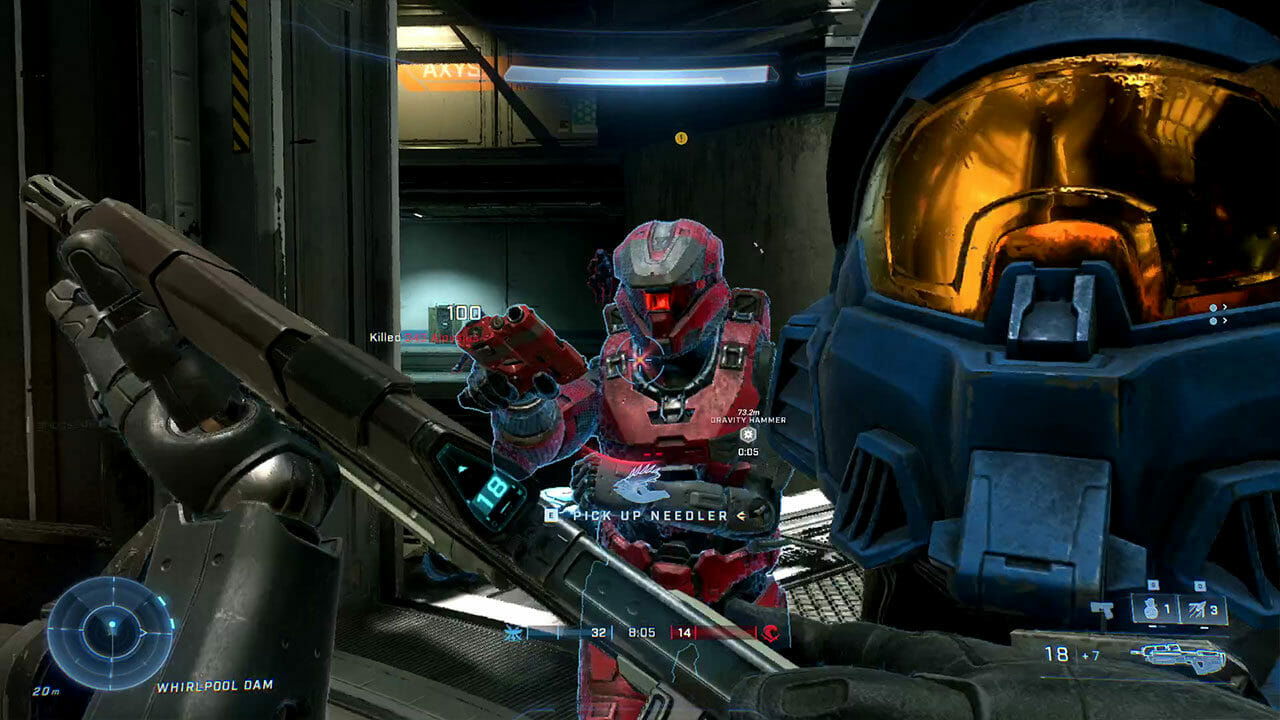Click the blue team emblem on scoreboard
The width and height of the screenshot is (1280, 720).
coord(514,633)
